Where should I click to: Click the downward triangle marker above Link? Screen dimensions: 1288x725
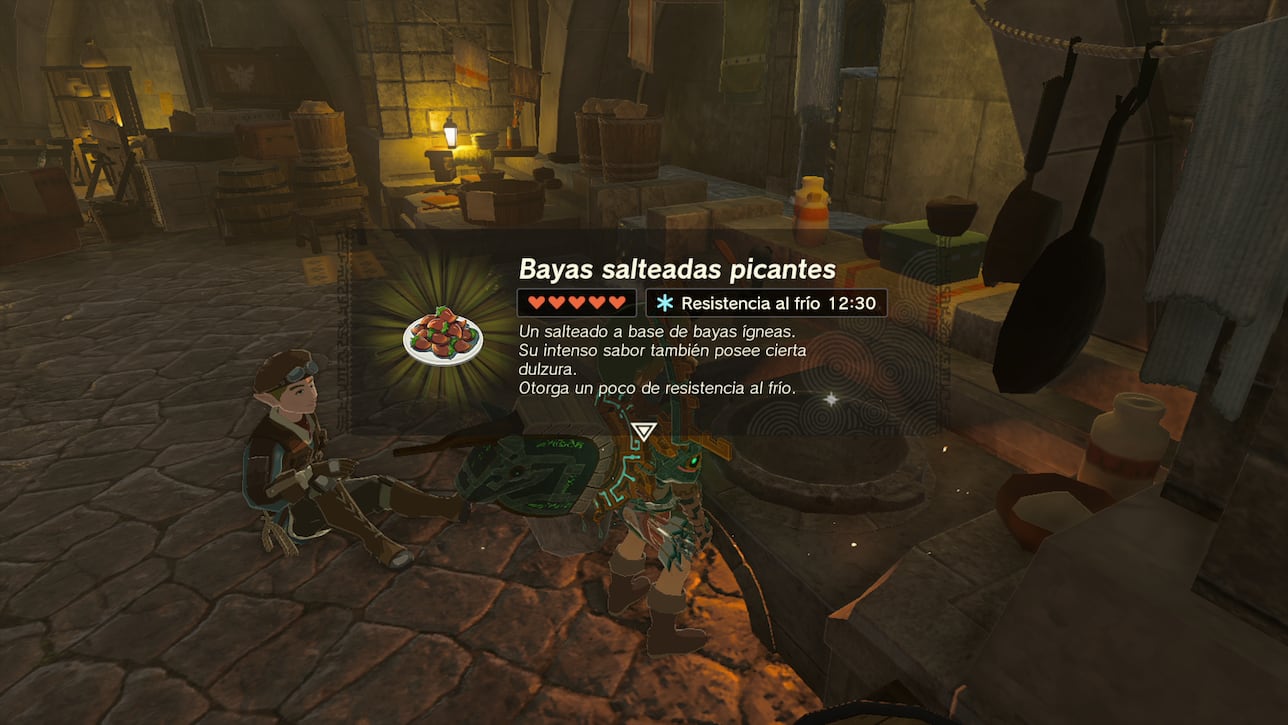[644, 432]
